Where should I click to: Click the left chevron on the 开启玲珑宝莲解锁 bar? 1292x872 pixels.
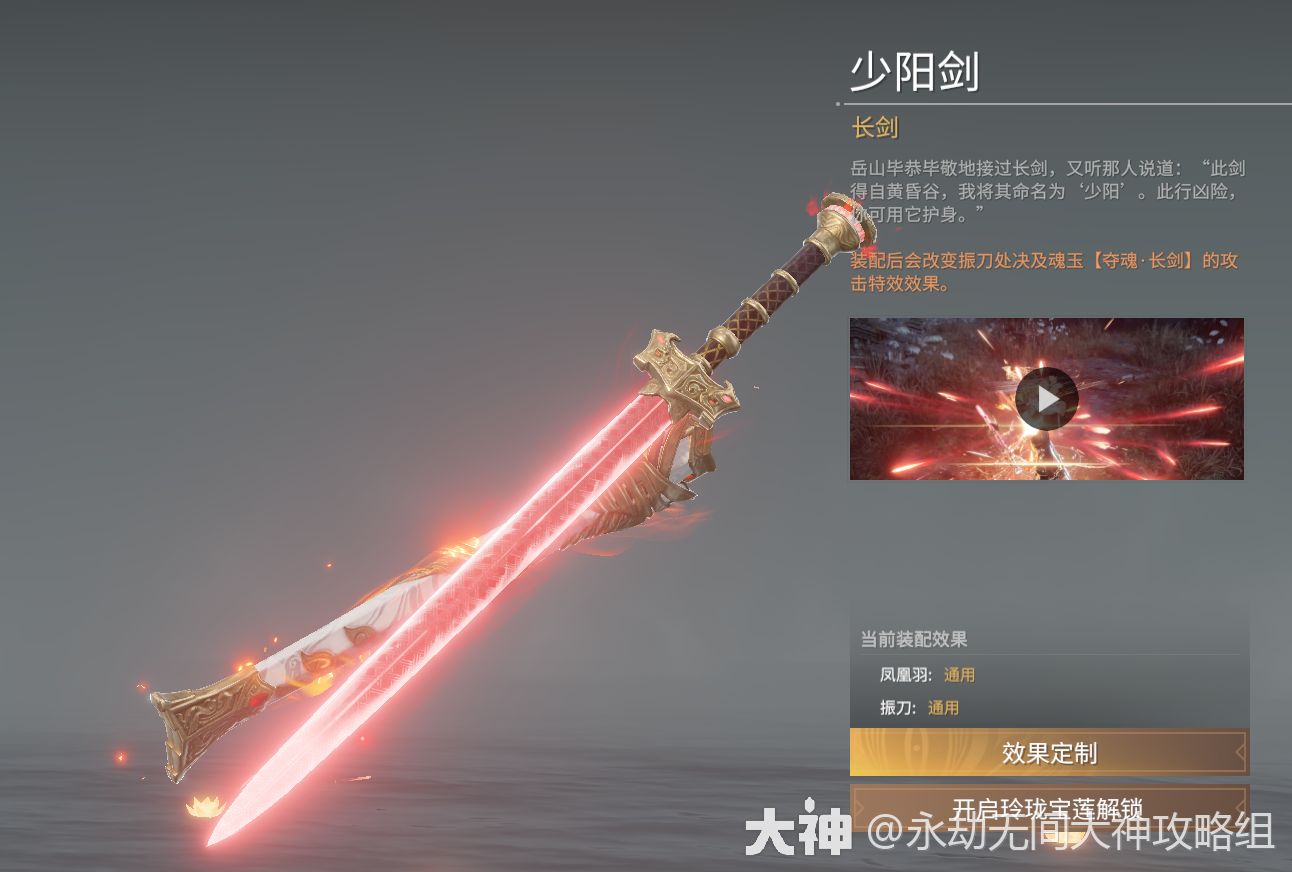(x=858, y=810)
